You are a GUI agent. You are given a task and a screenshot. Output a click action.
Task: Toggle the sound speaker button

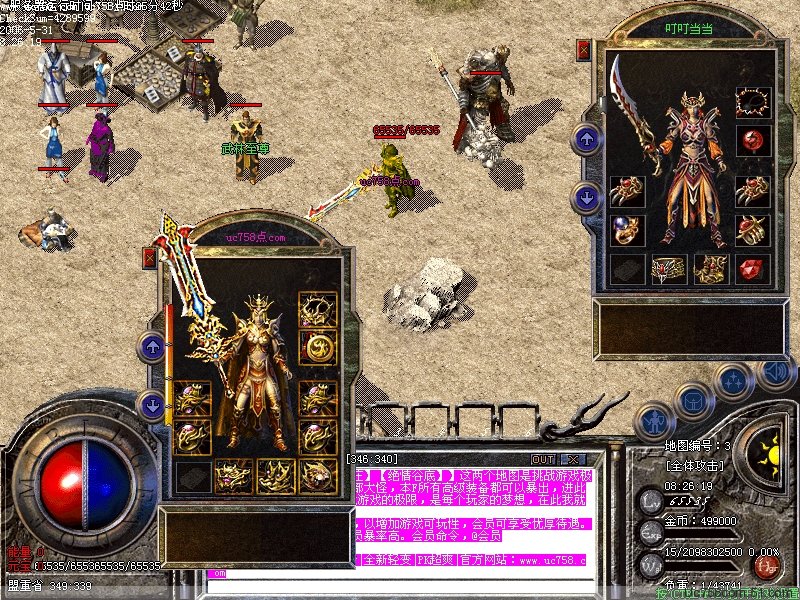coord(775,372)
